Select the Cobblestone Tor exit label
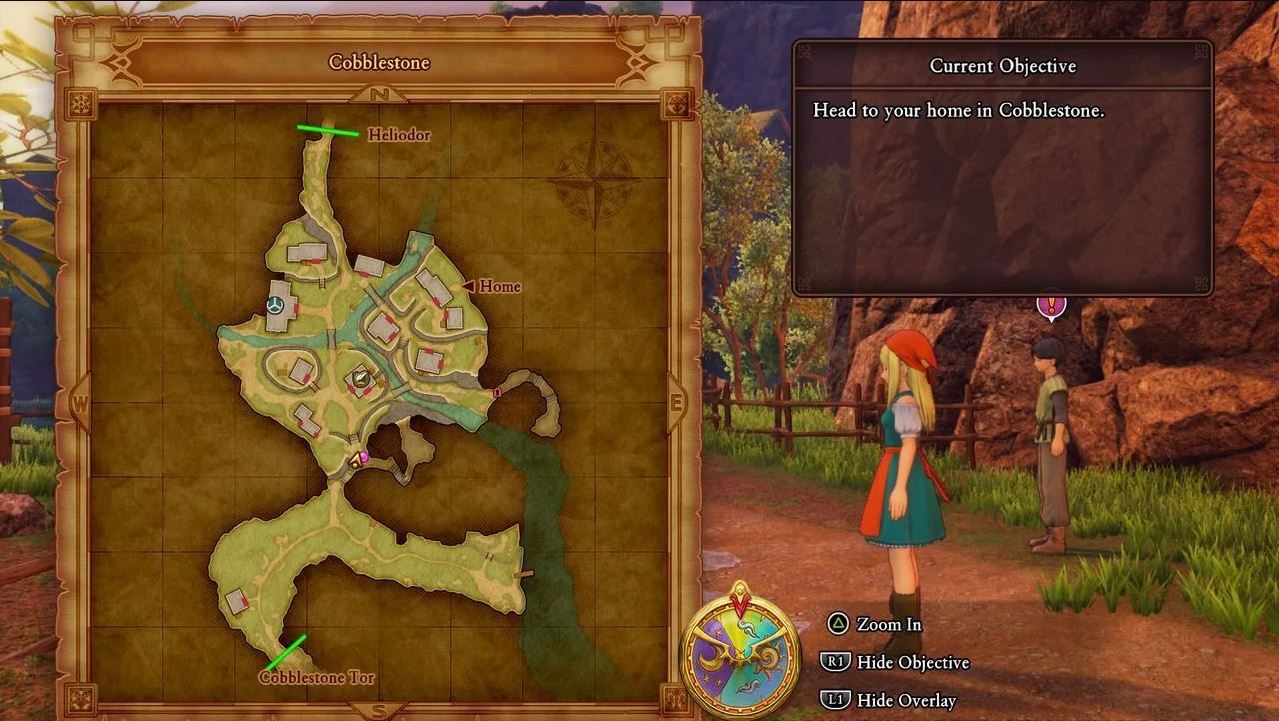 click(316, 677)
